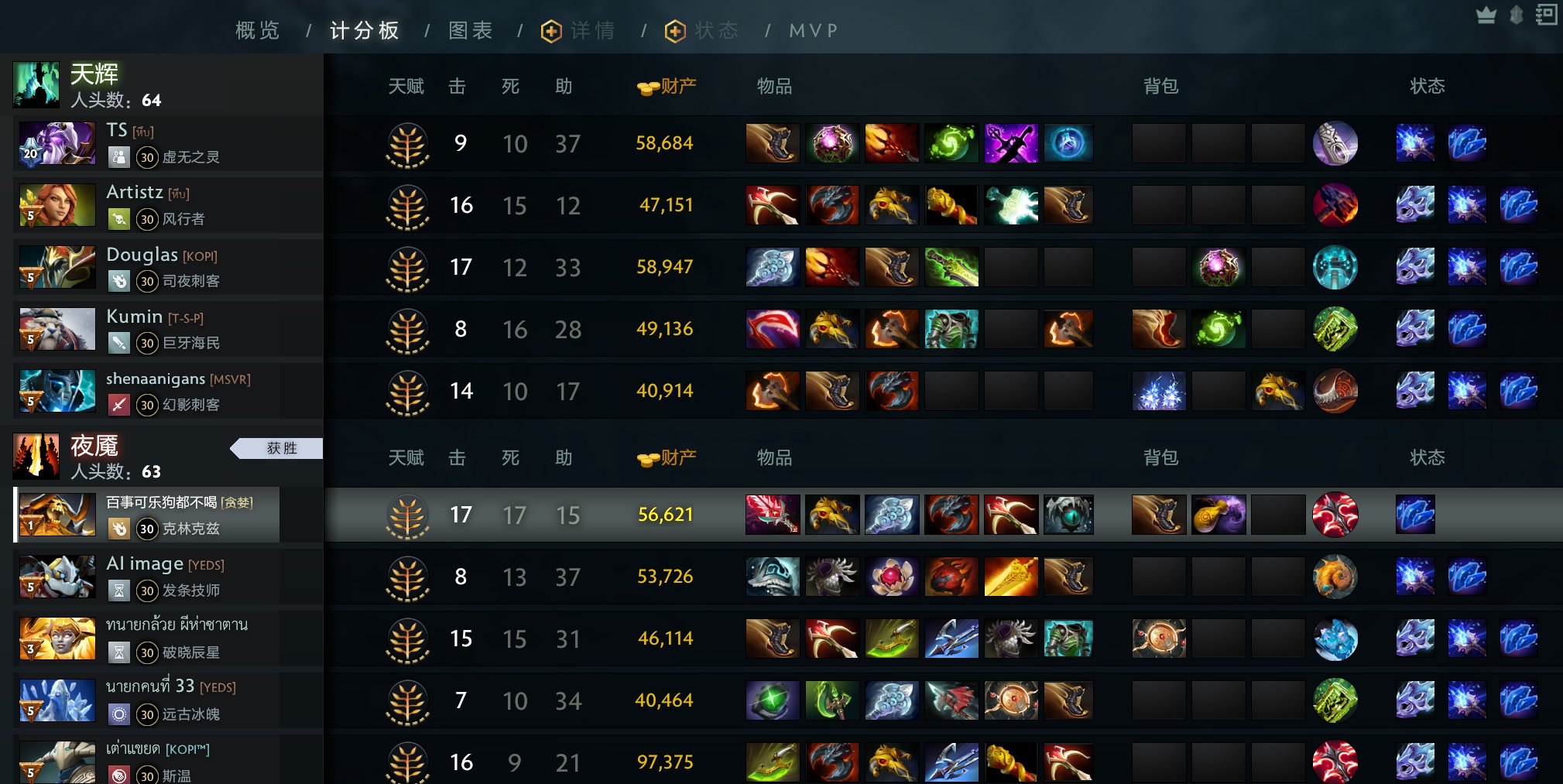Click the red buff icon on 克林克兹's status column
1563x784 pixels.
pyautogui.click(x=1337, y=515)
